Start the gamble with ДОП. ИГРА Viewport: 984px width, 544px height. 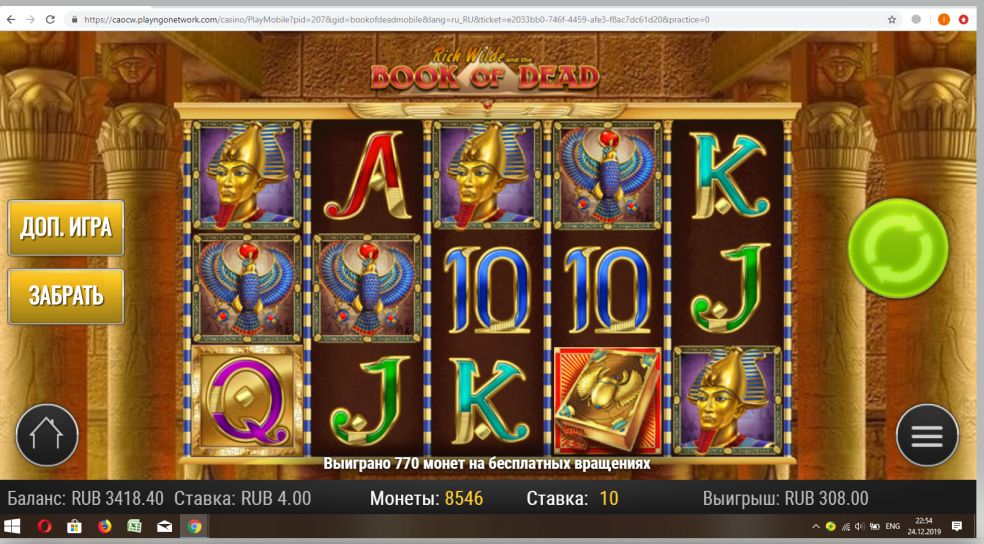(x=66, y=227)
